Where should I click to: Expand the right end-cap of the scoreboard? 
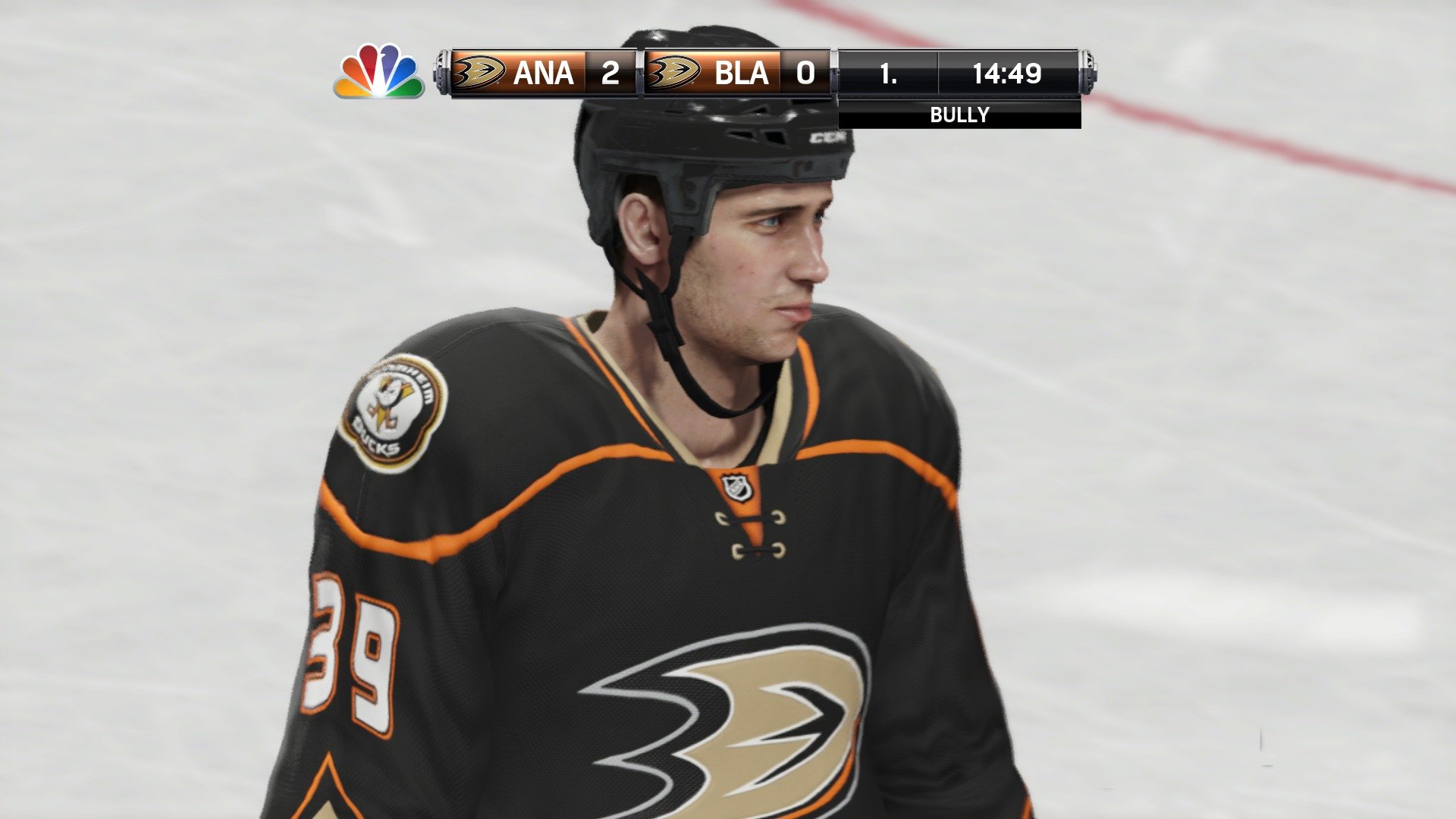1087,73
